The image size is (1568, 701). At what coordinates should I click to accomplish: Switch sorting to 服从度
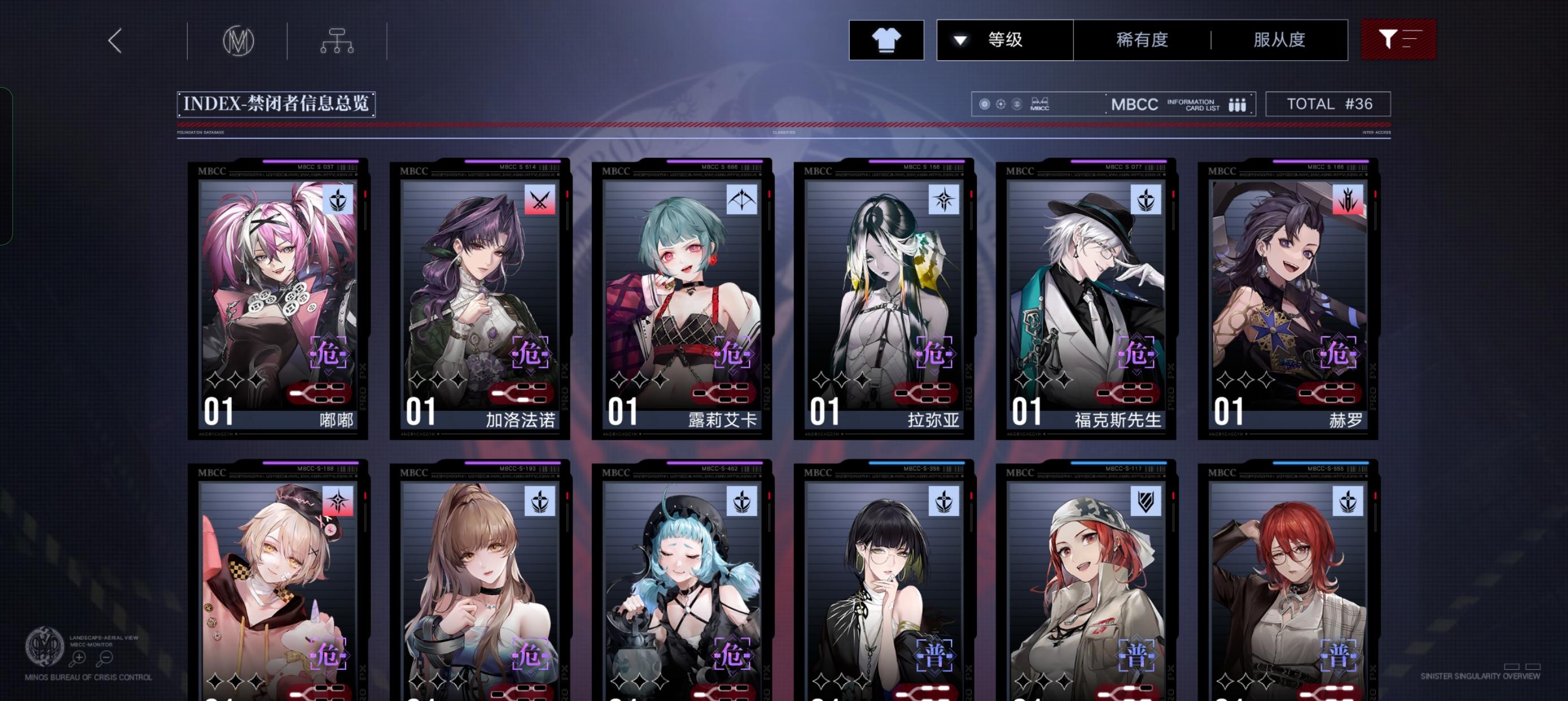pyautogui.click(x=1278, y=39)
